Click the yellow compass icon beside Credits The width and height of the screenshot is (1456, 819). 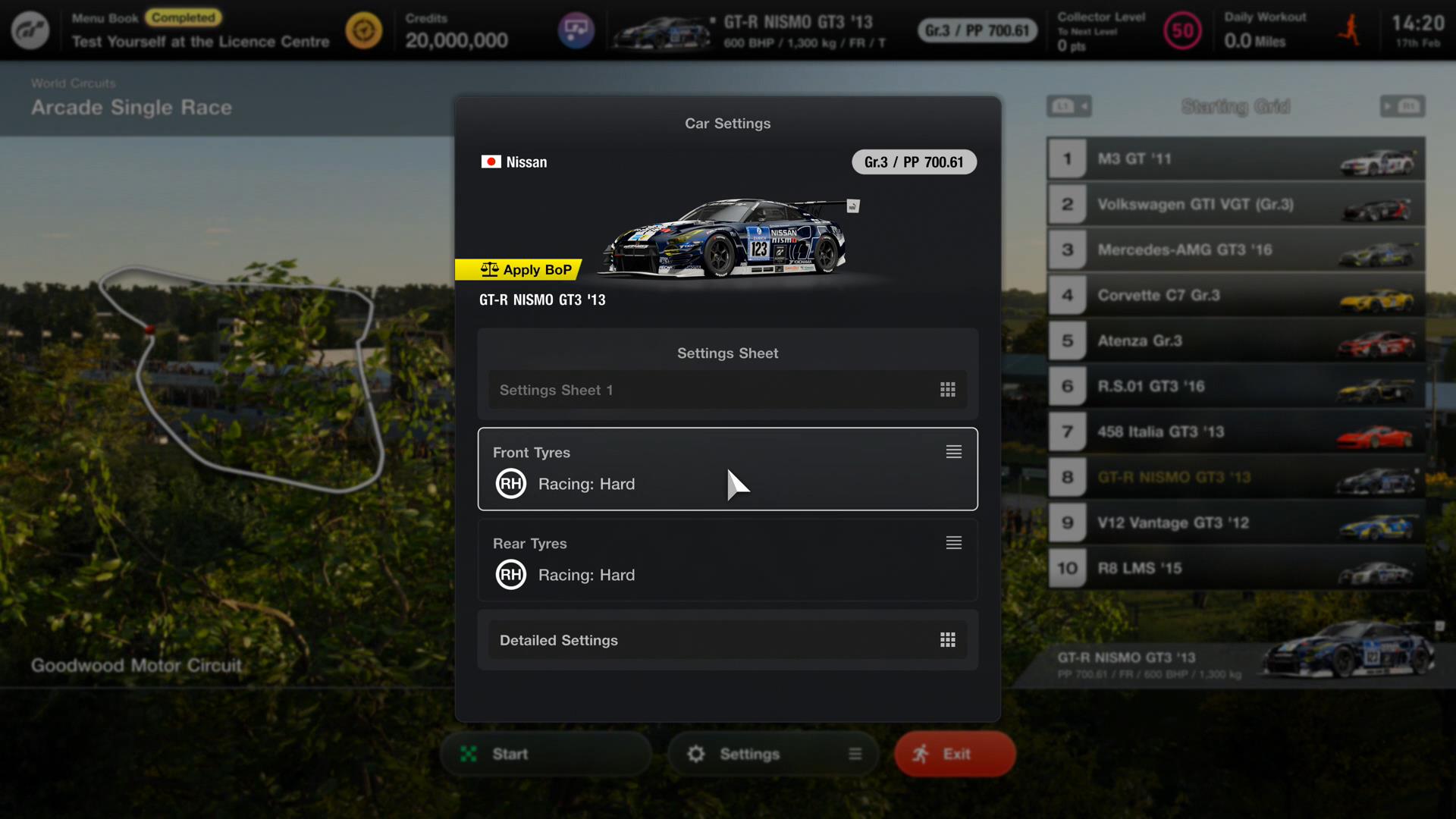point(365,30)
